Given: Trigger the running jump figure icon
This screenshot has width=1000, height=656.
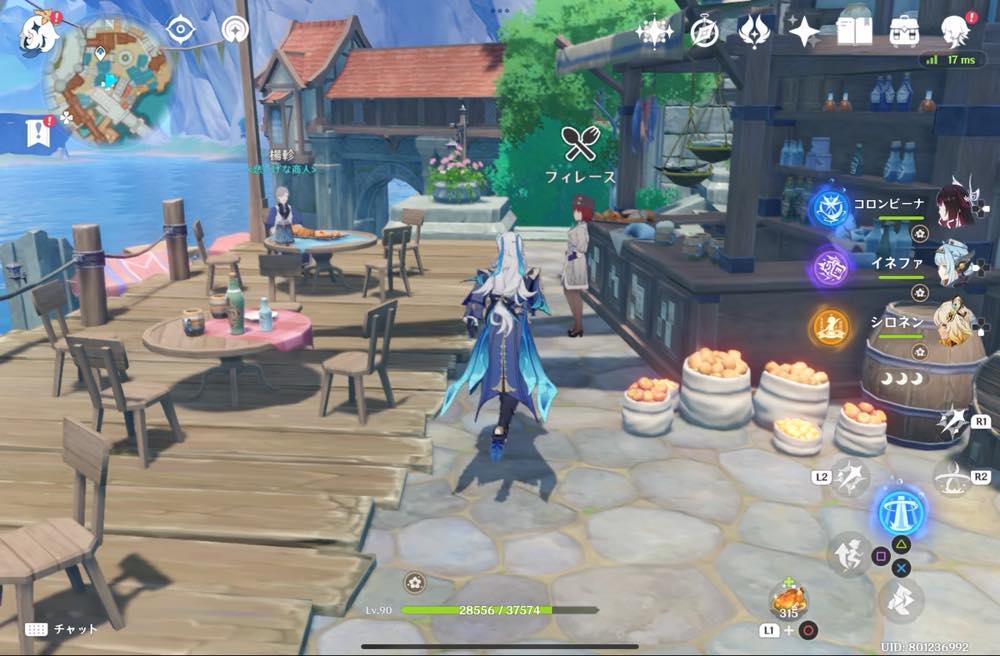Looking at the screenshot, I should (849, 555).
